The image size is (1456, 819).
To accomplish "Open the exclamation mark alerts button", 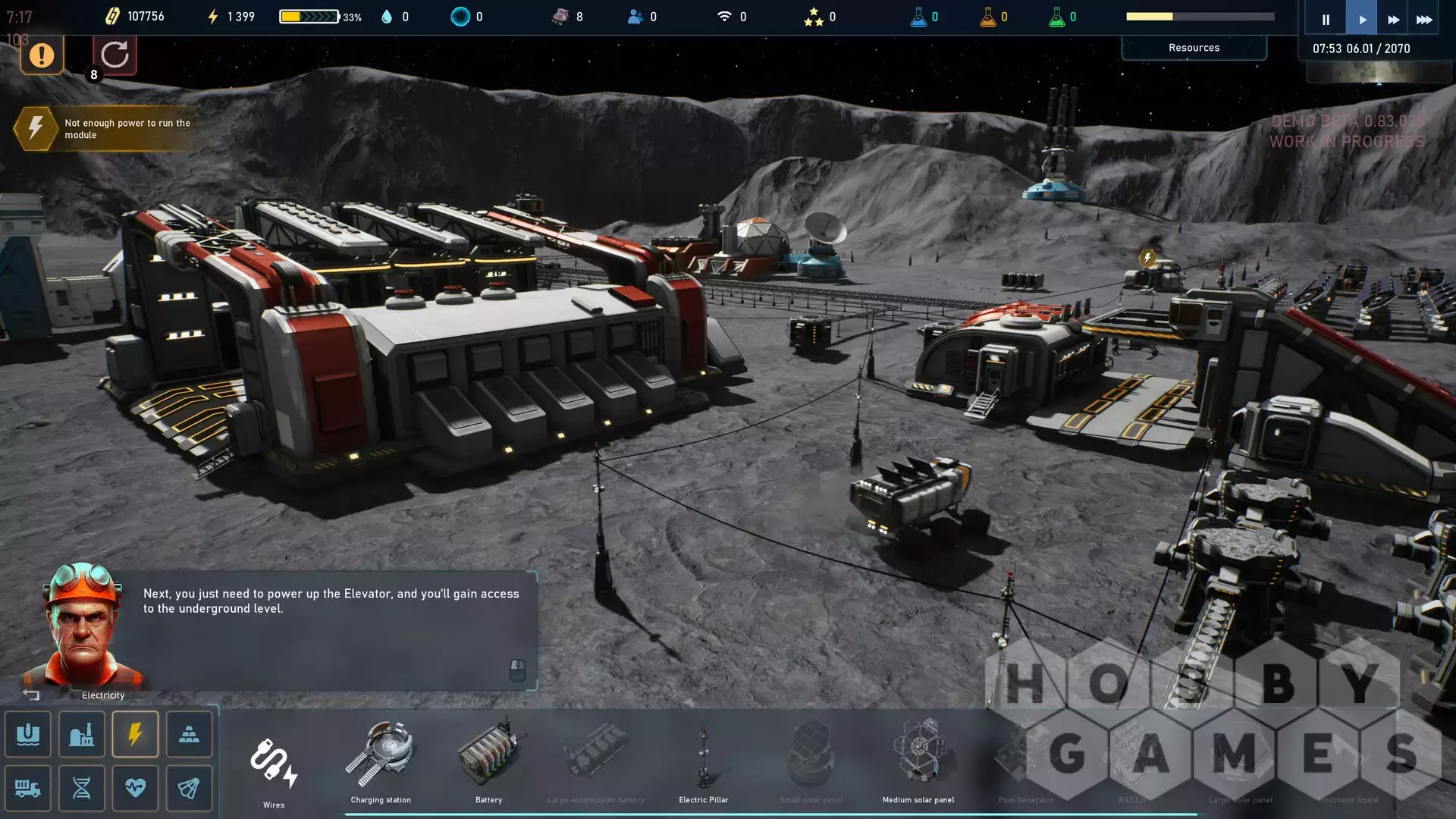I will click(42, 55).
